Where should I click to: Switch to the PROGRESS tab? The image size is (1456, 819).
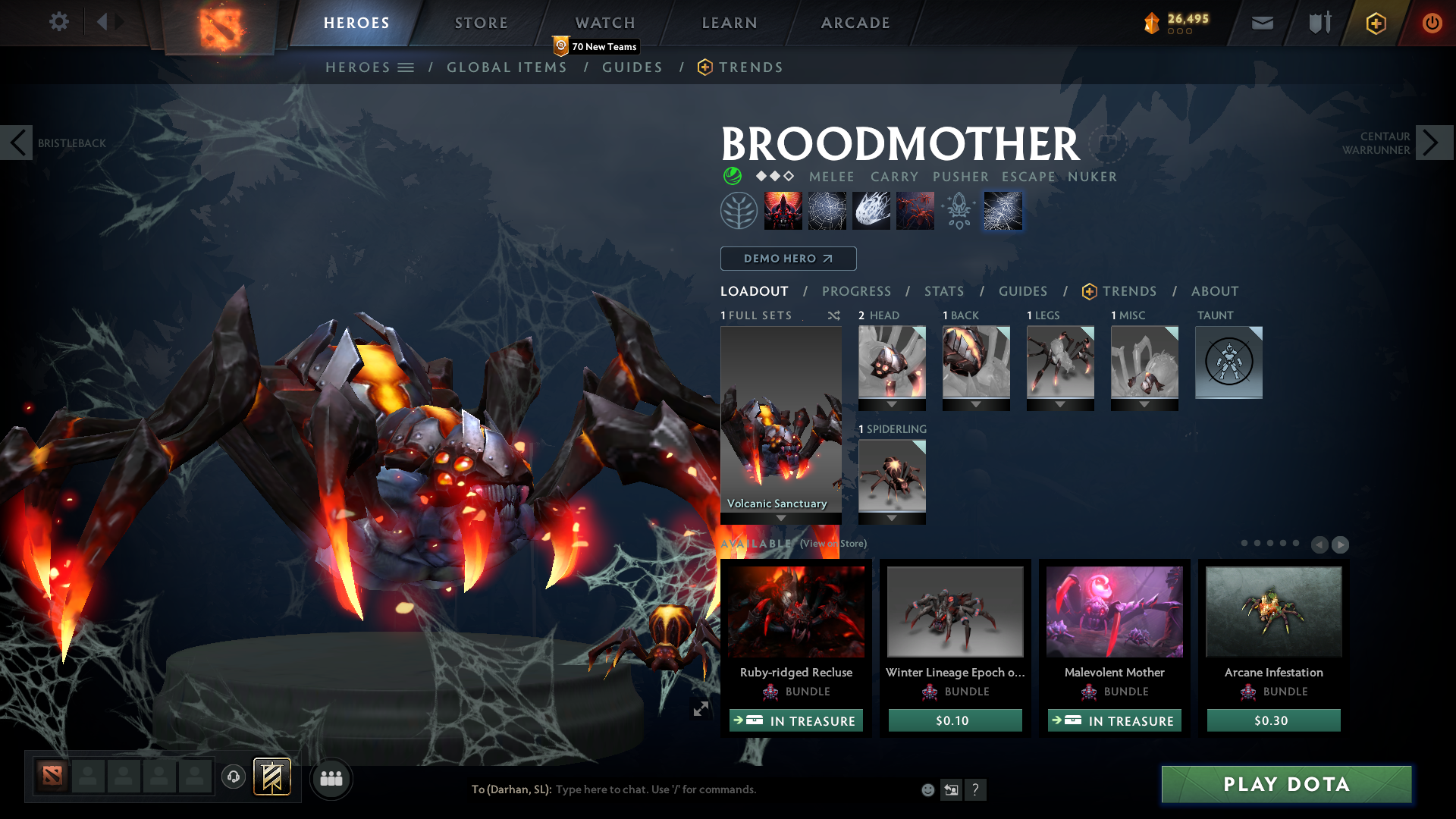pyautogui.click(x=857, y=291)
